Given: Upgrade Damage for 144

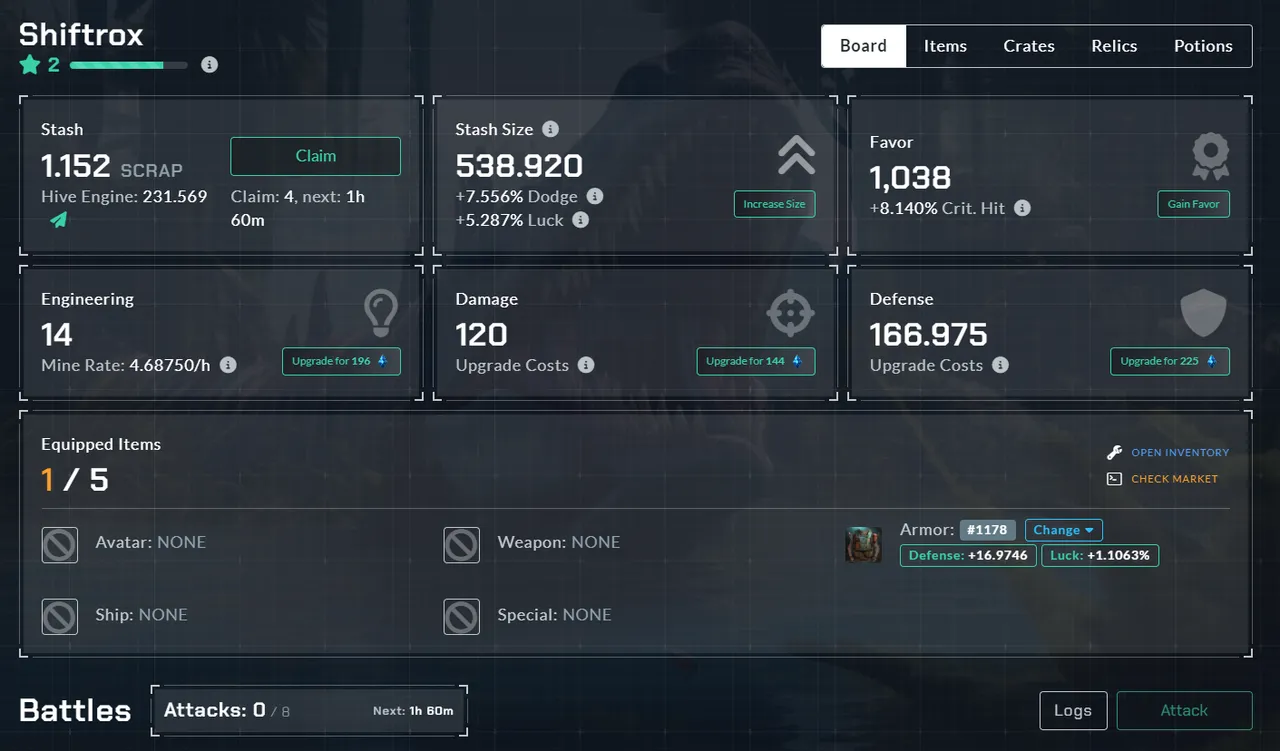Looking at the screenshot, I should tap(755, 361).
